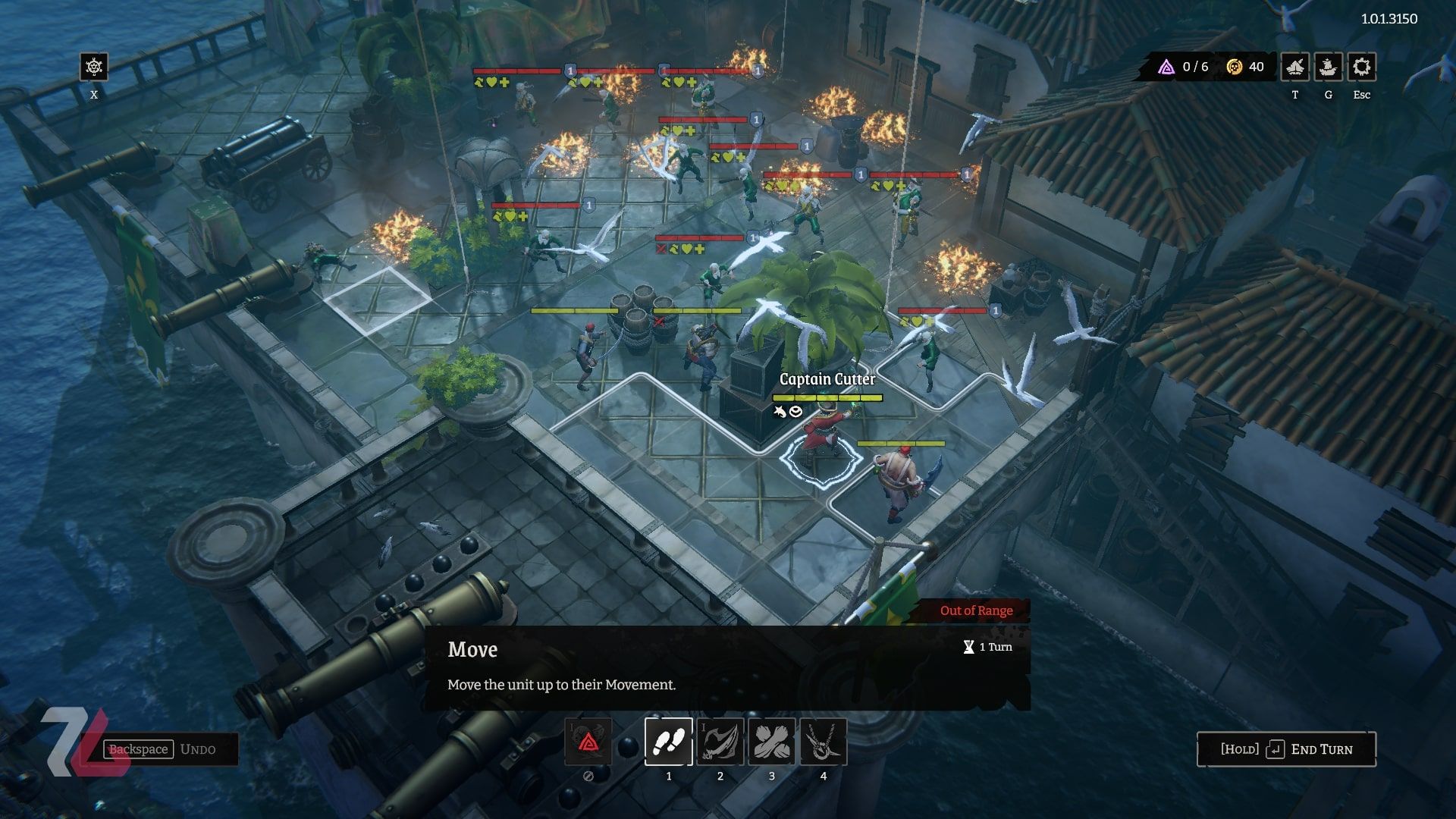
Task: Select the Move footprints ability
Action: point(668,741)
